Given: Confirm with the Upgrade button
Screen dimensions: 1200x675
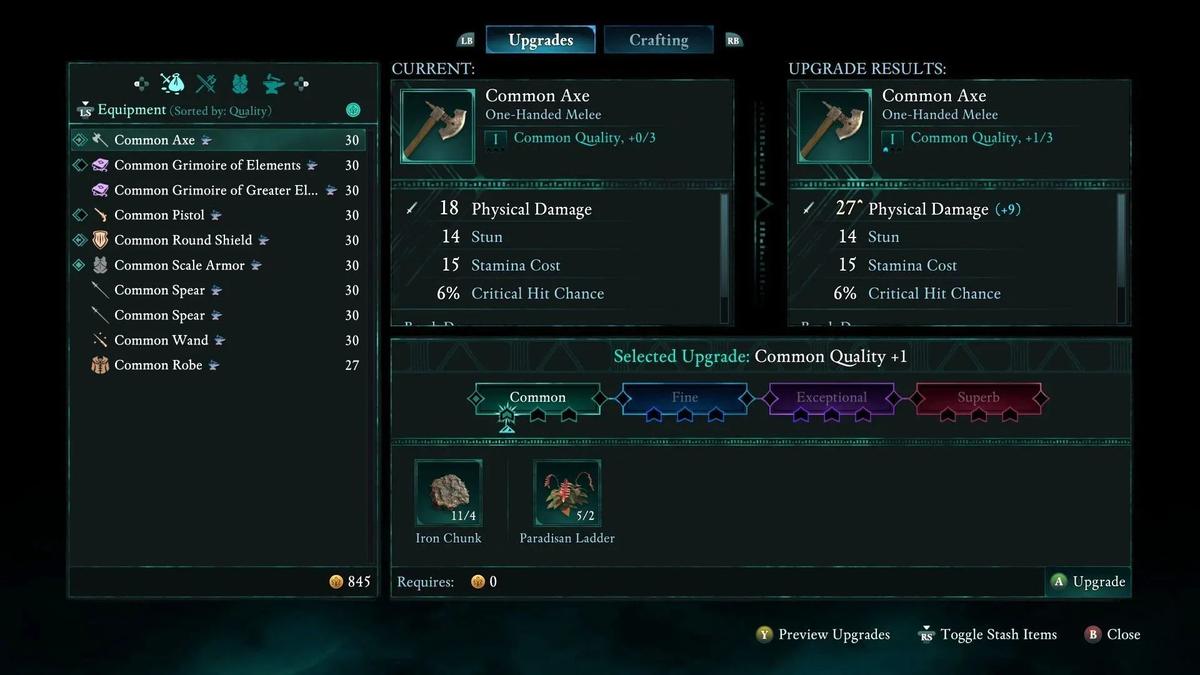Looking at the screenshot, I should [1088, 582].
